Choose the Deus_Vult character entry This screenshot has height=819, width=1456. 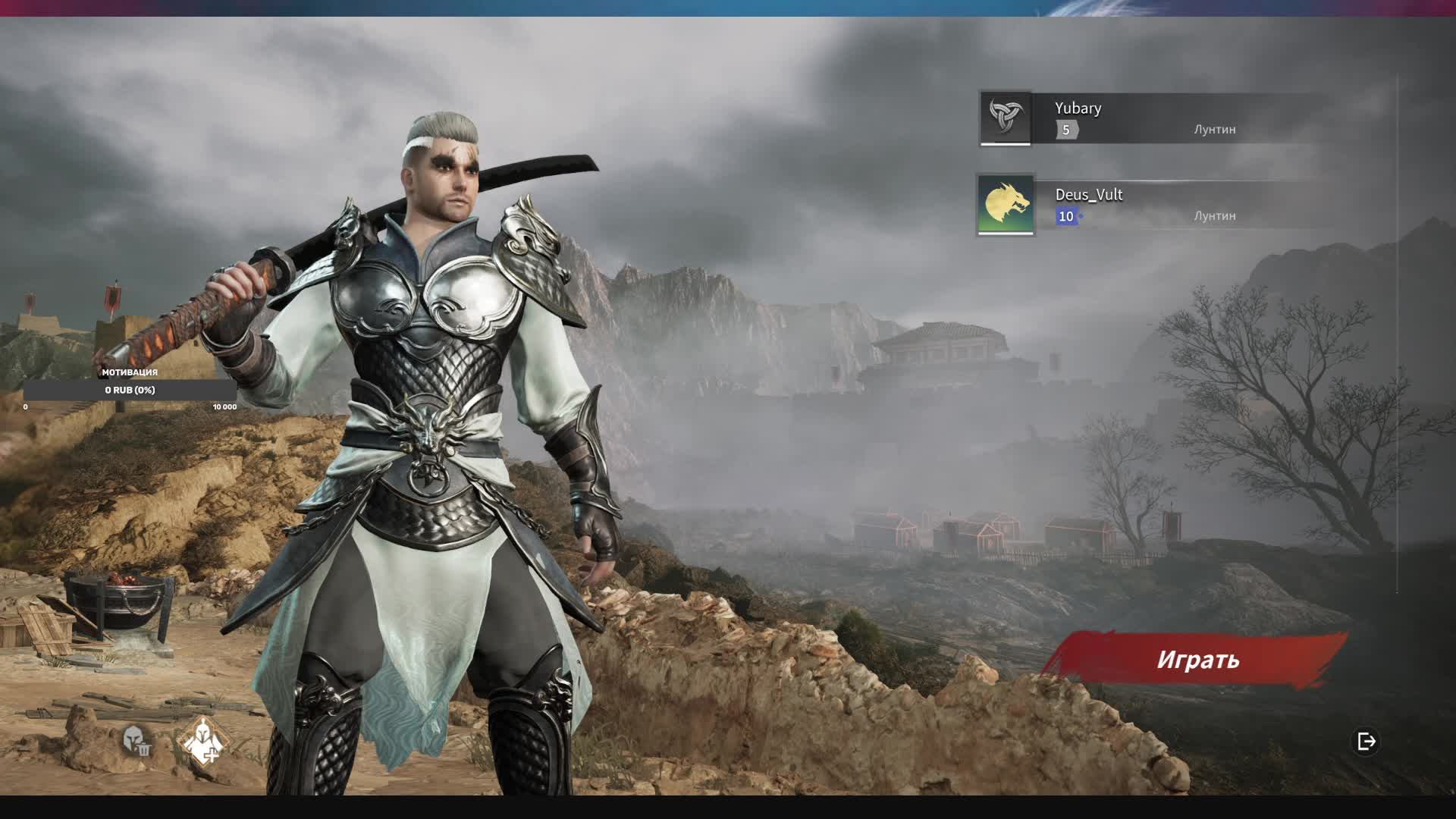click(1153, 205)
